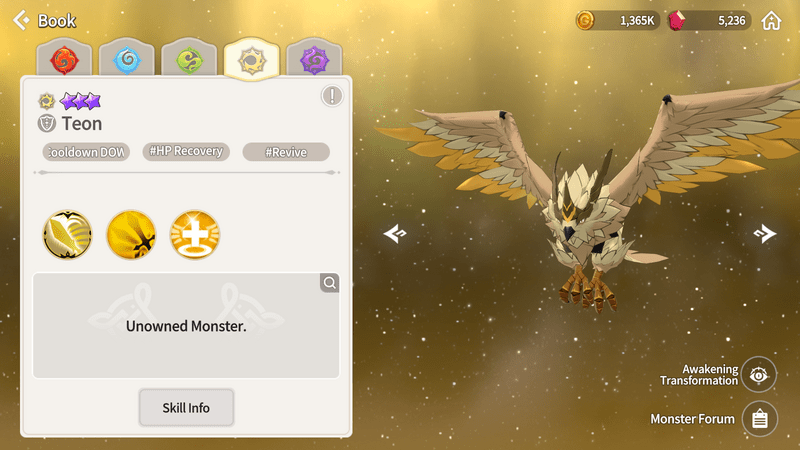Switch to the fire element tab
This screenshot has height=450, width=800.
(63, 60)
